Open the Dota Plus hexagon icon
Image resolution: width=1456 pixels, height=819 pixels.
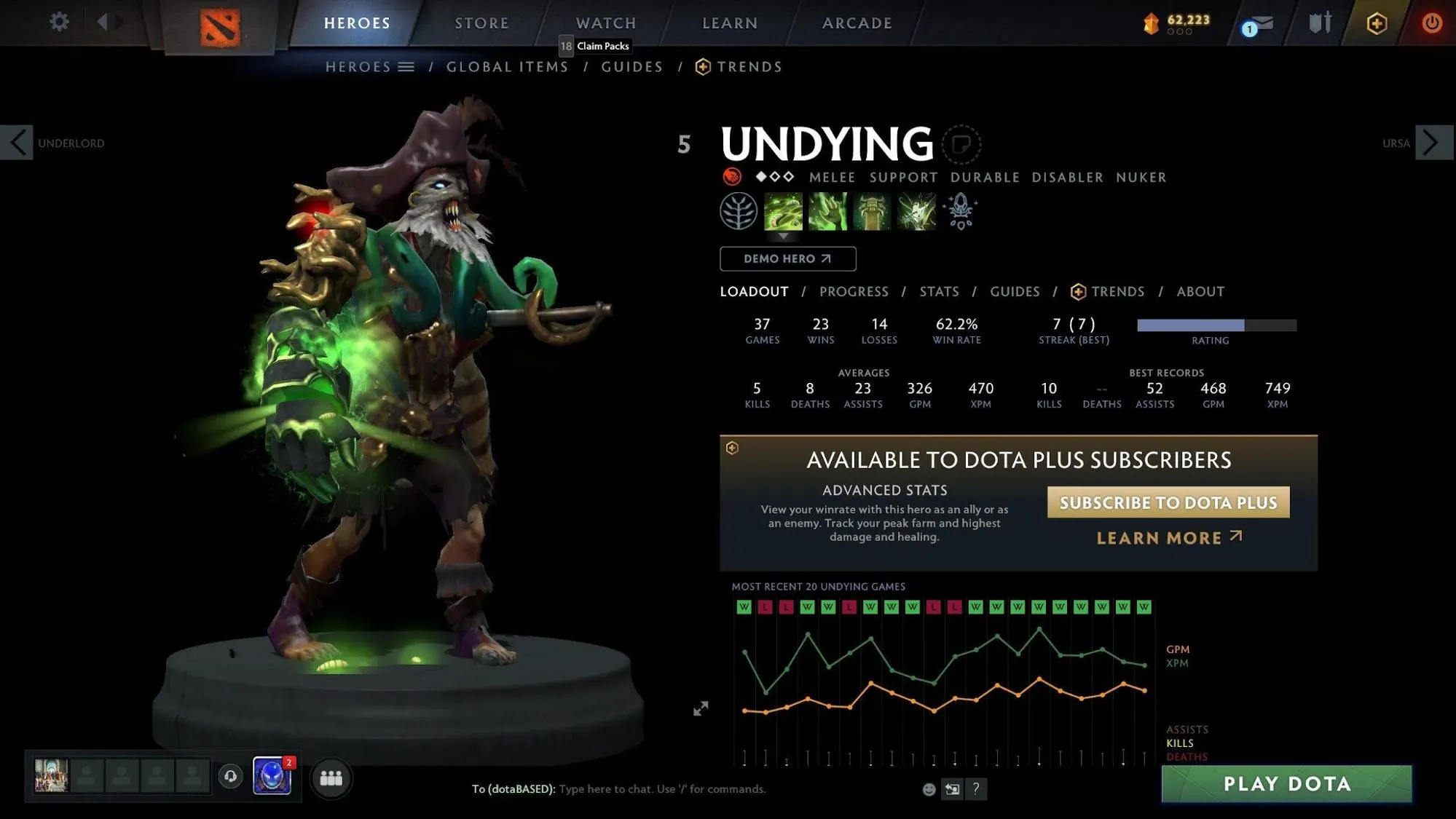click(x=1375, y=23)
